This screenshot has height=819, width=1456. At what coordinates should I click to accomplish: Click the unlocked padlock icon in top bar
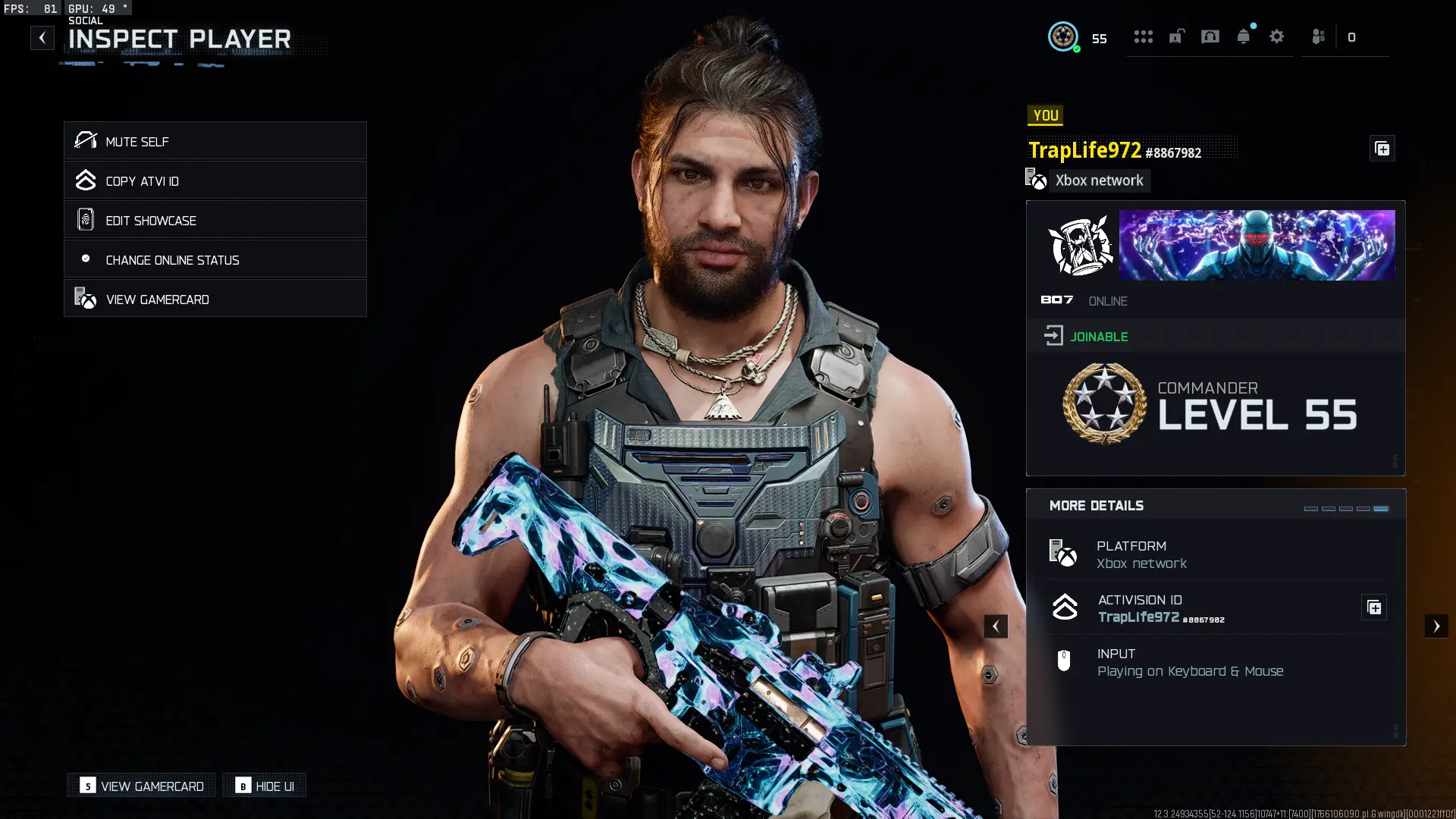pyautogui.click(x=1177, y=36)
